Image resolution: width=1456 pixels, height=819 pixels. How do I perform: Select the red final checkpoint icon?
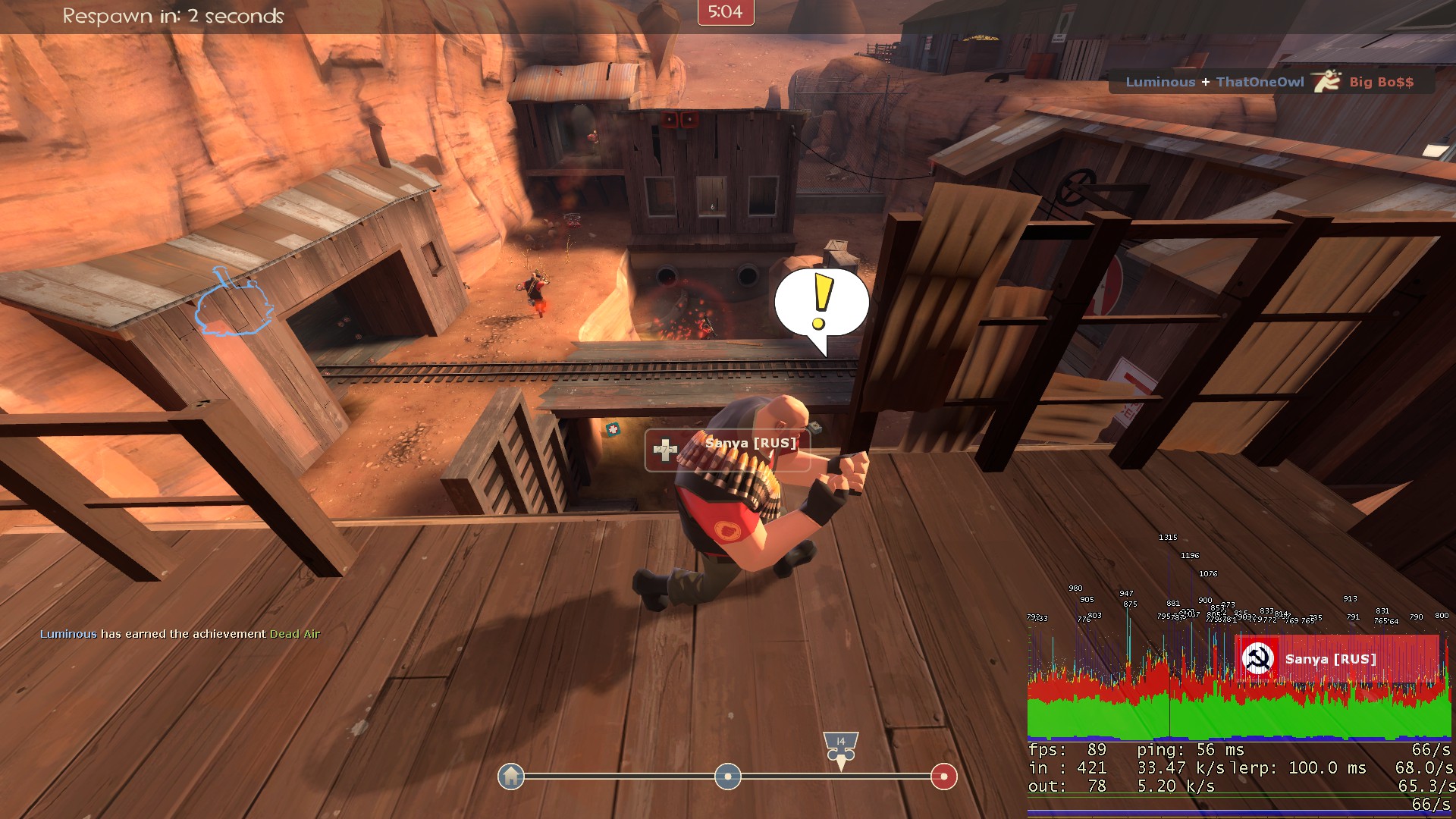click(x=943, y=777)
